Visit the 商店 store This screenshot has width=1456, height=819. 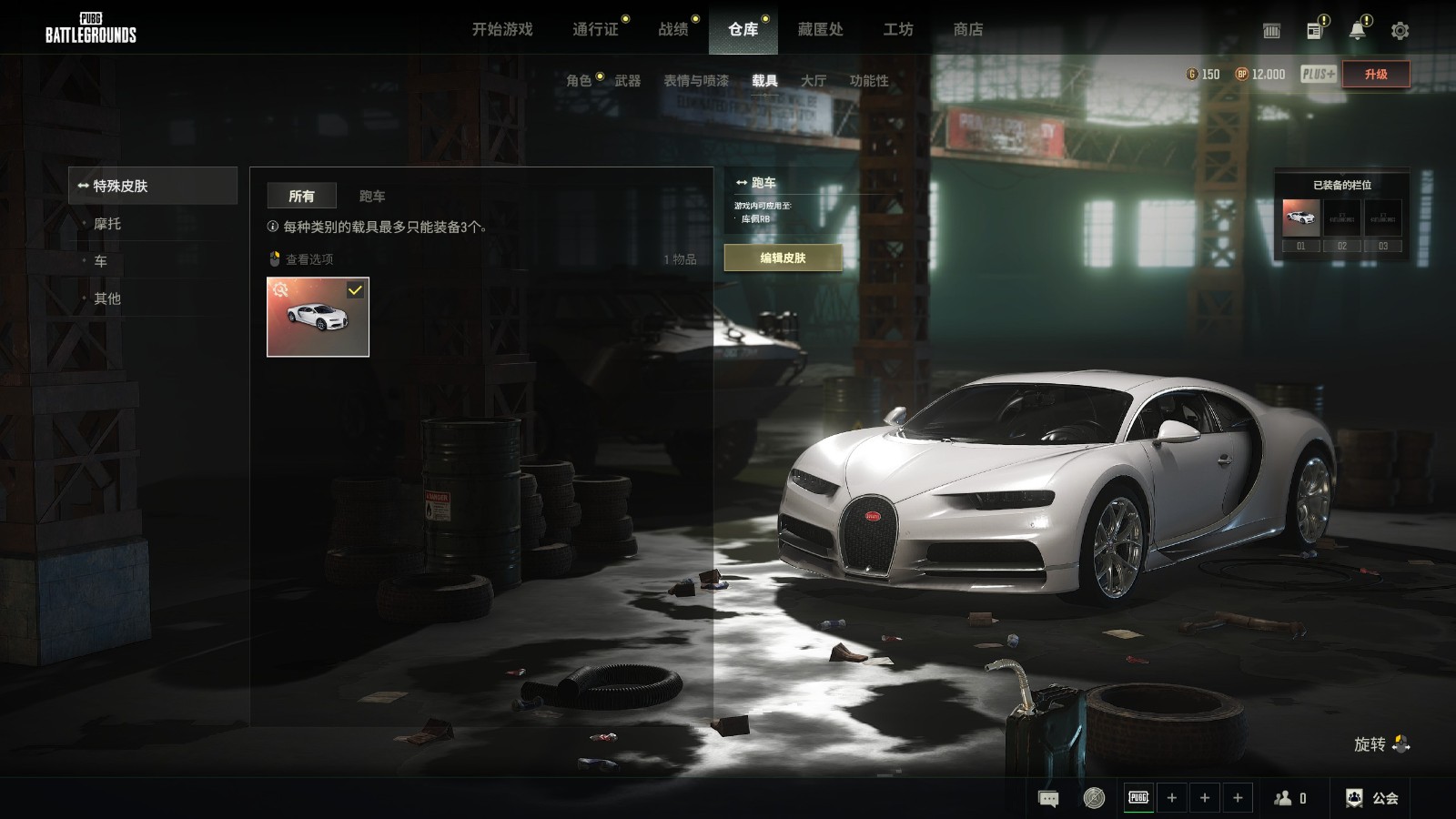(x=967, y=29)
